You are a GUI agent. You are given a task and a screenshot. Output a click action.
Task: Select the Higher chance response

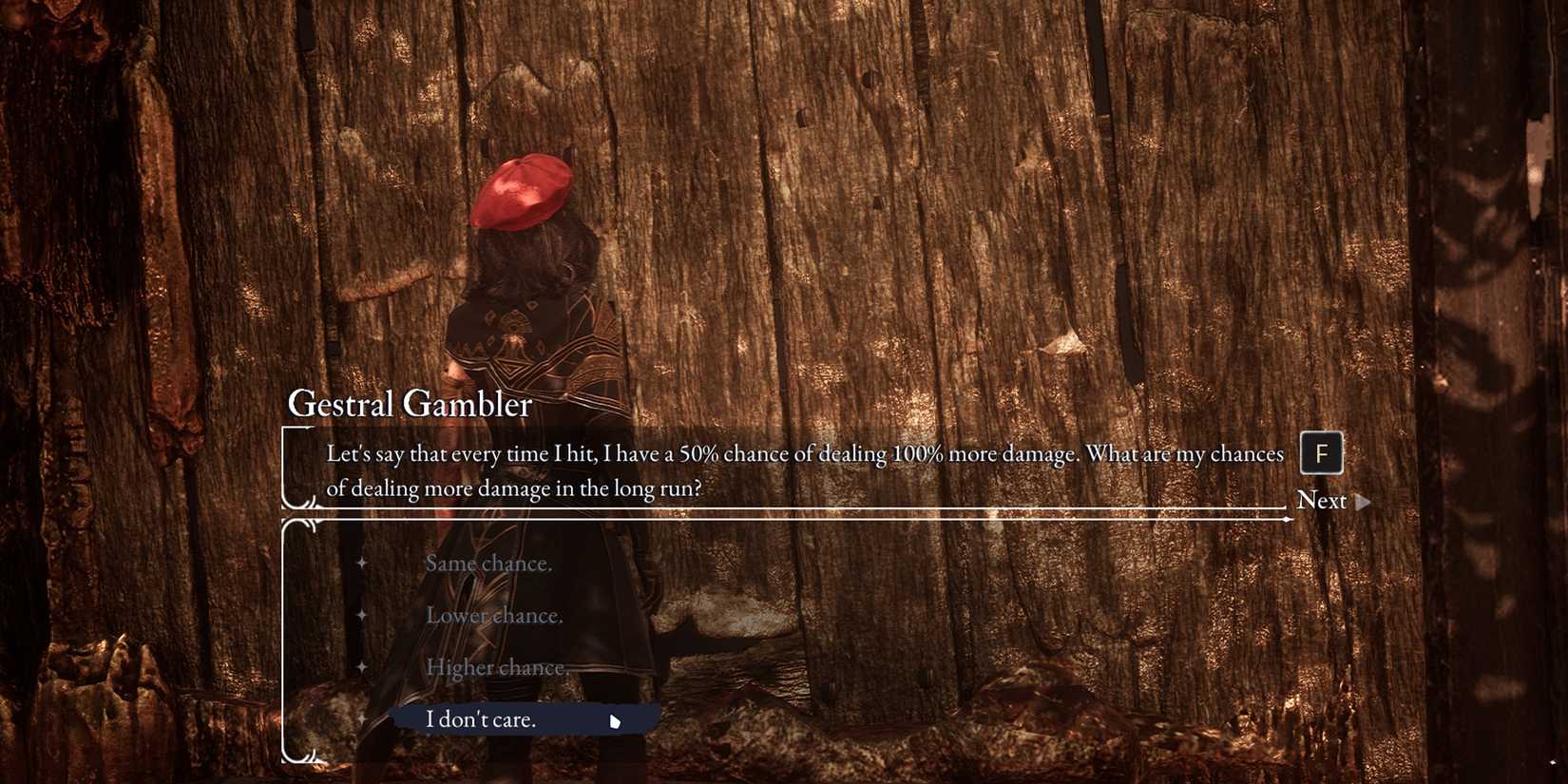coord(498,667)
